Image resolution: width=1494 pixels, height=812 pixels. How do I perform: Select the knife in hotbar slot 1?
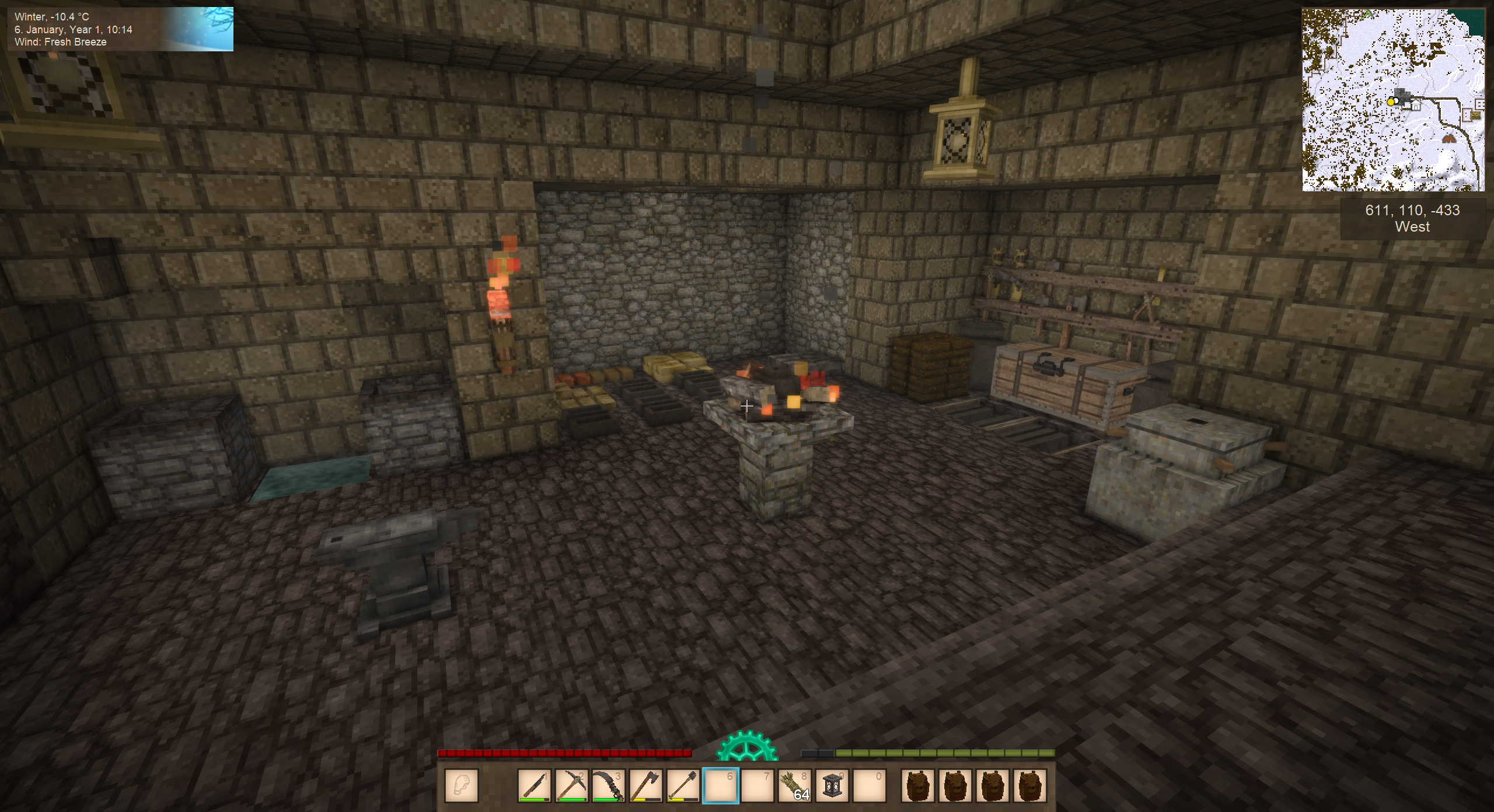pos(534,785)
